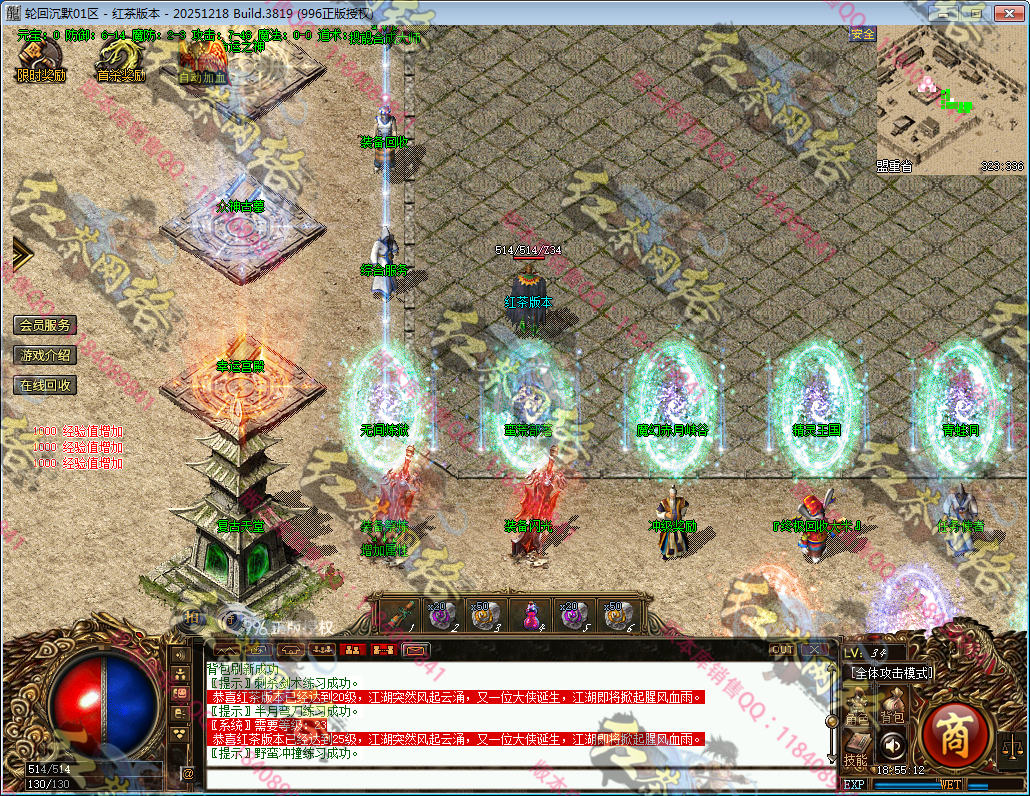
Task: Open the 技能 skills book
Action: [856, 748]
